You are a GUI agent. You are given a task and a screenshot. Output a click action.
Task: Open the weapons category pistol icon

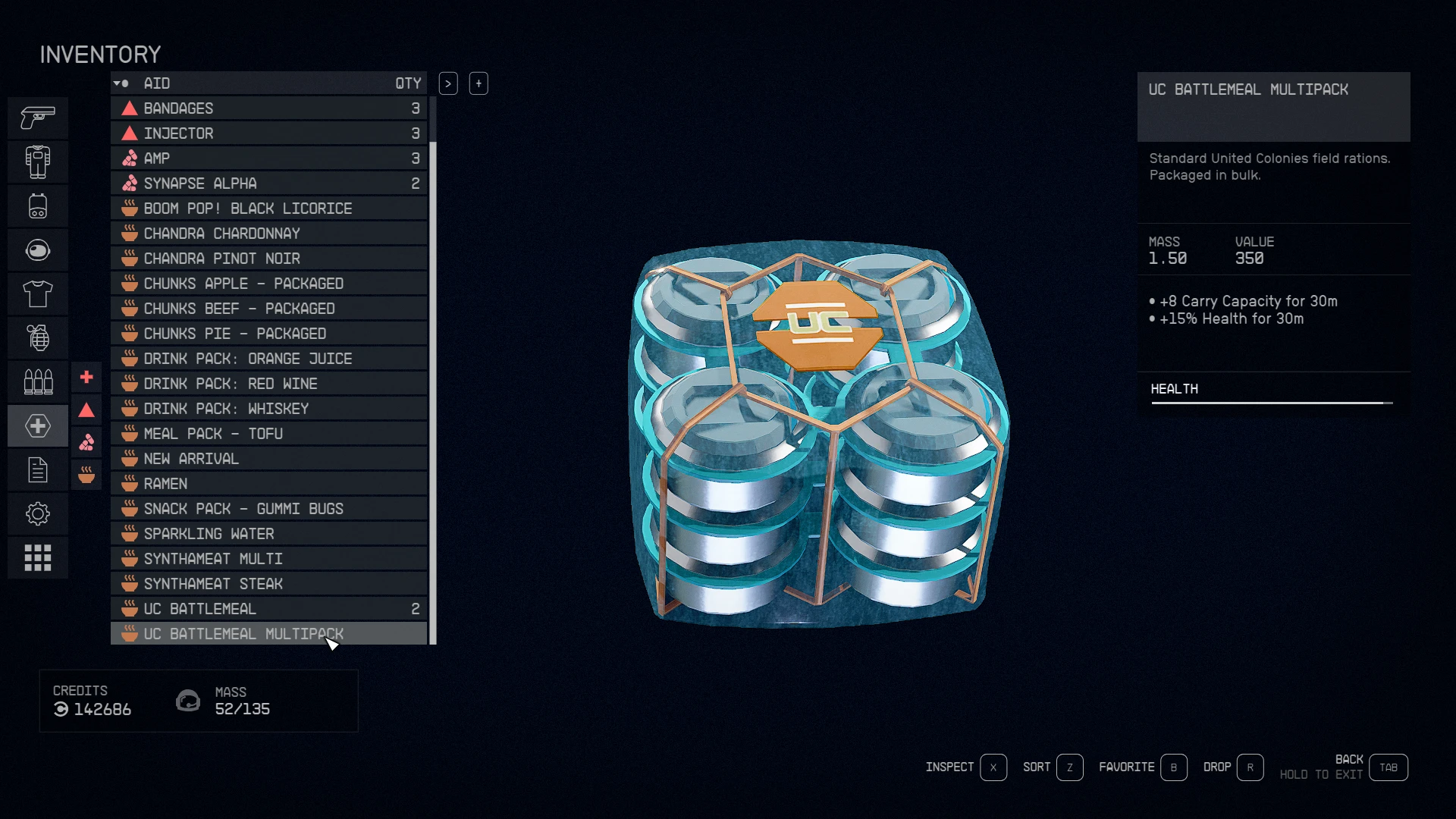click(x=38, y=118)
